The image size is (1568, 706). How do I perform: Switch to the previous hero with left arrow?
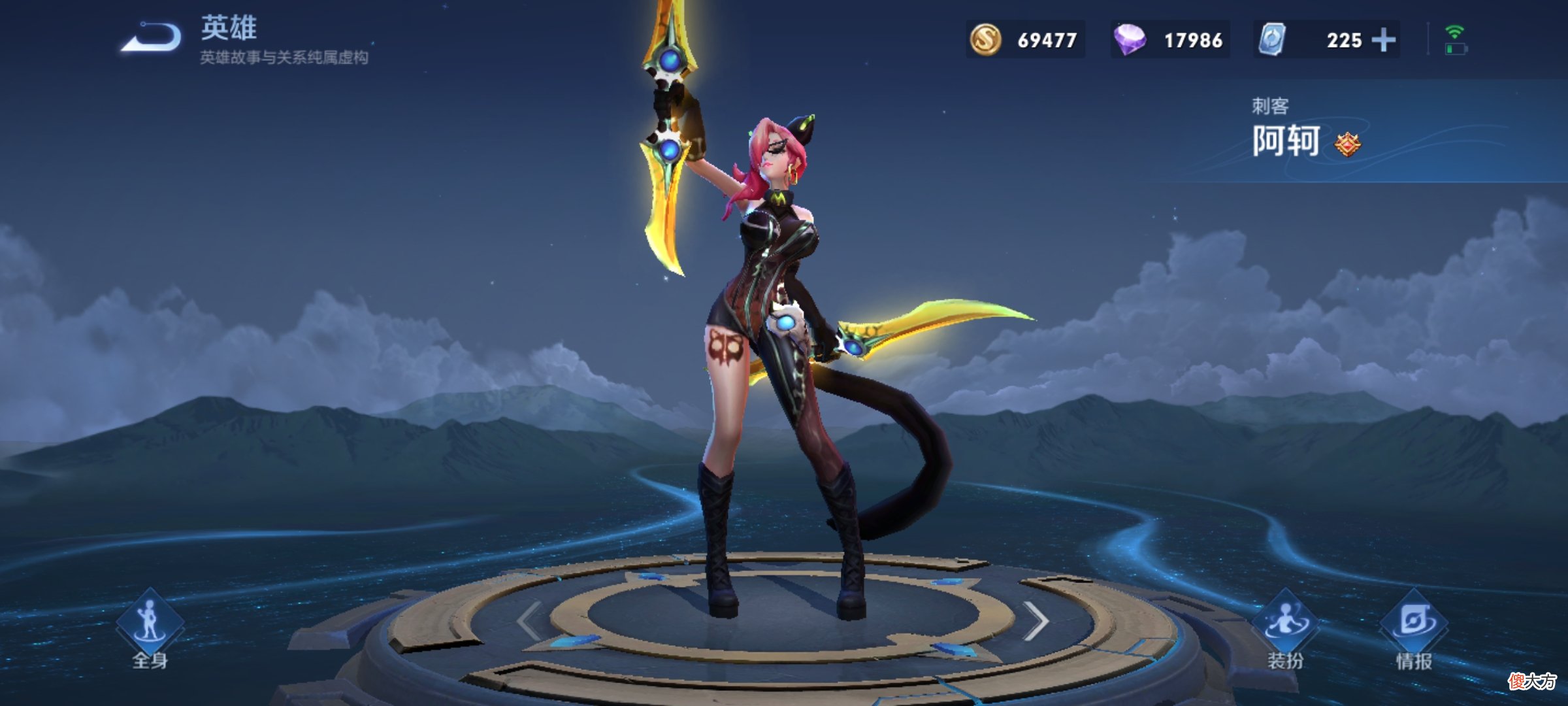[529, 621]
